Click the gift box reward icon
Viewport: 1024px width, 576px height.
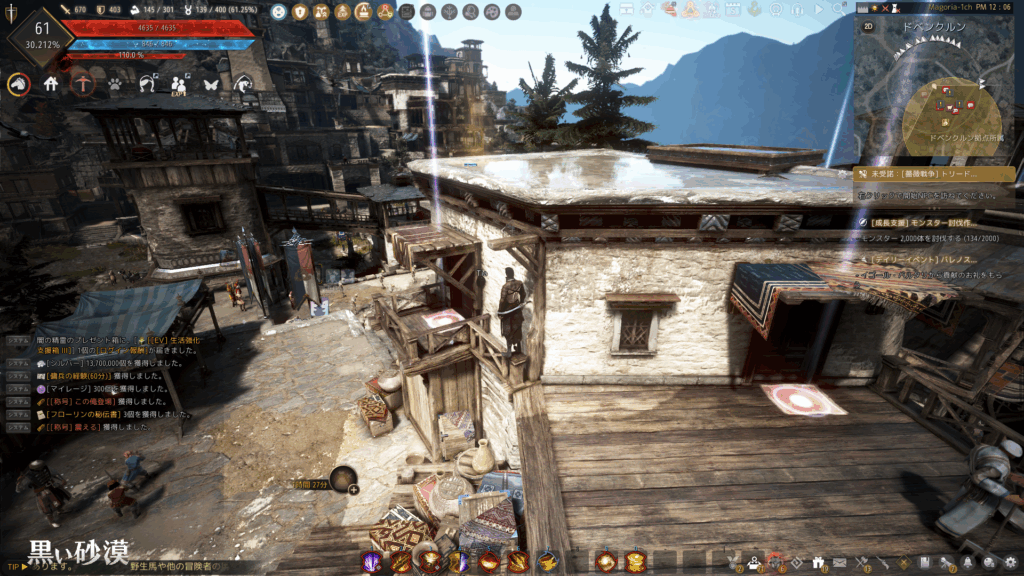coord(818,563)
